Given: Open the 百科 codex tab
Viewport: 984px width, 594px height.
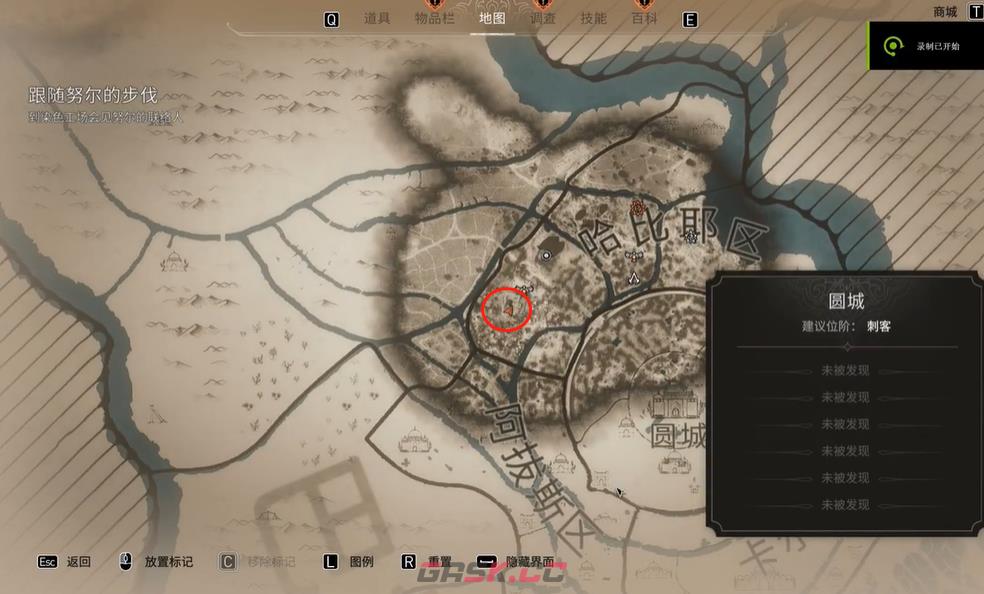Looking at the screenshot, I should pyautogui.click(x=644, y=18).
